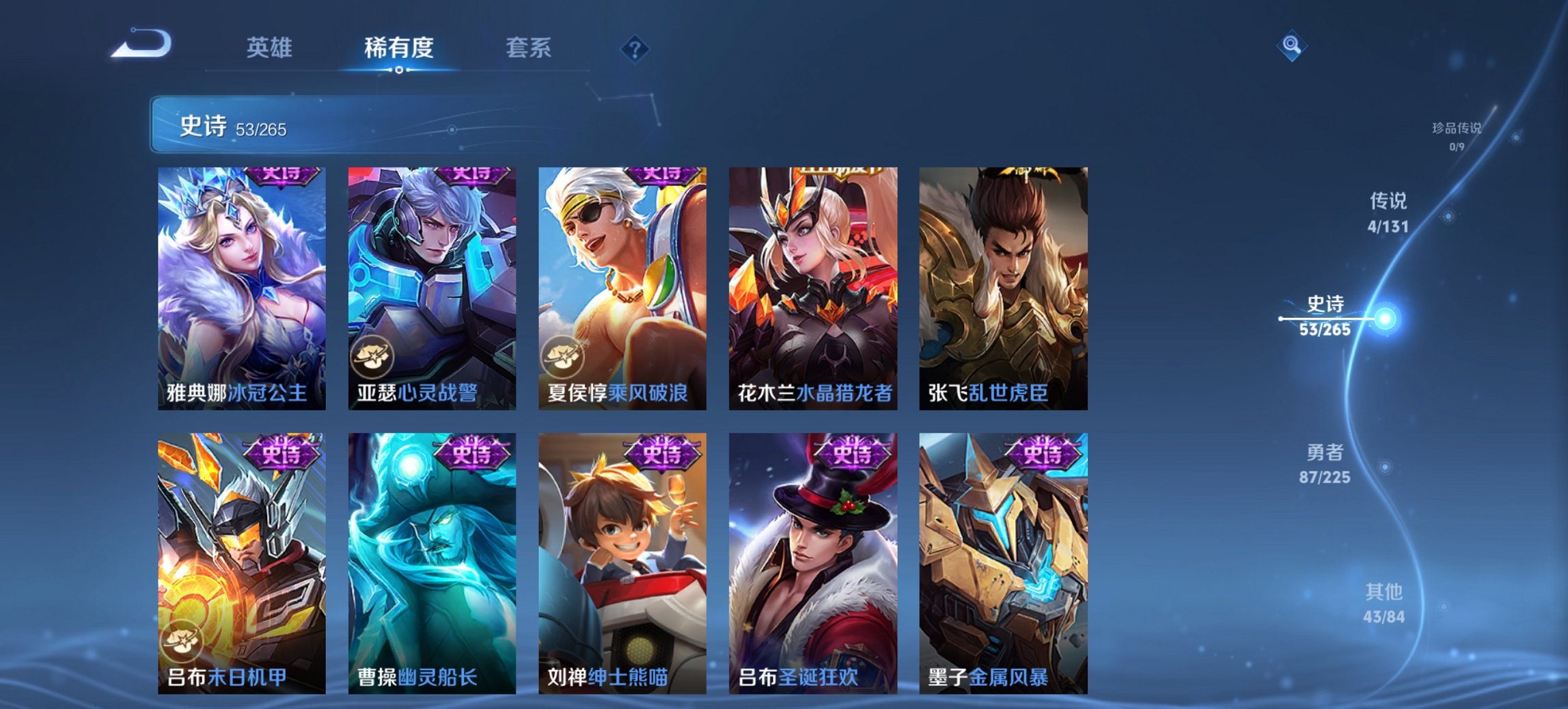Open the 张飞乱世虎臣 skin card
The height and width of the screenshot is (709, 1568).
point(1004,287)
